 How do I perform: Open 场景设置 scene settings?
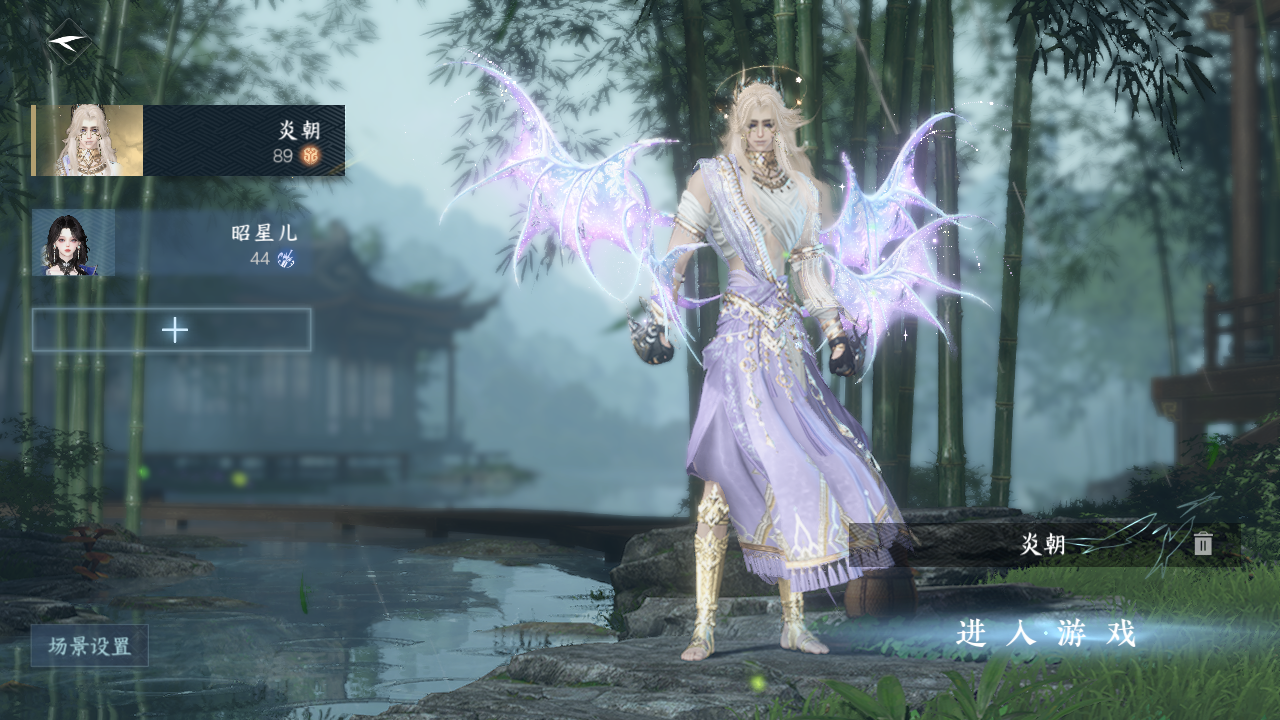90,646
